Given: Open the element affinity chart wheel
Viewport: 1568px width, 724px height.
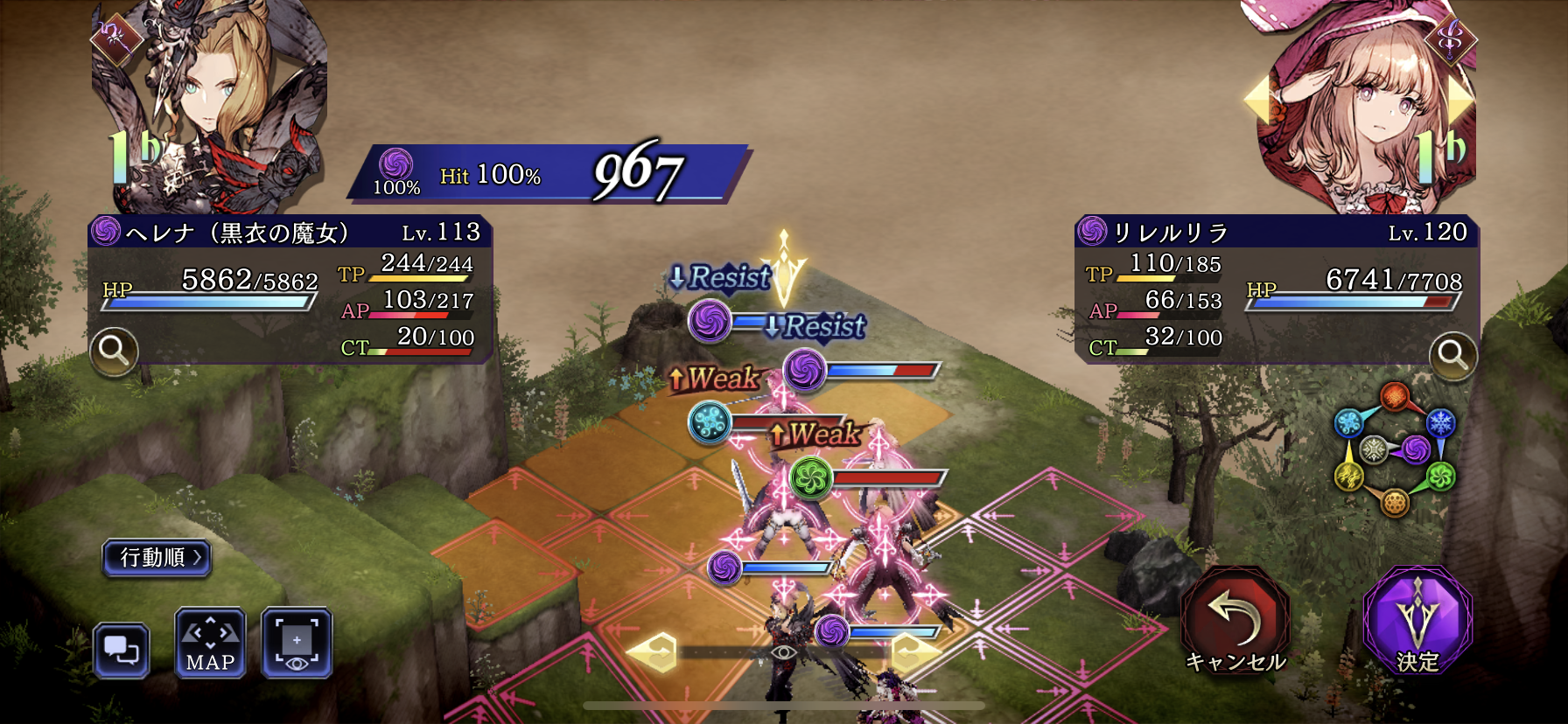Looking at the screenshot, I should click(1394, 449).
